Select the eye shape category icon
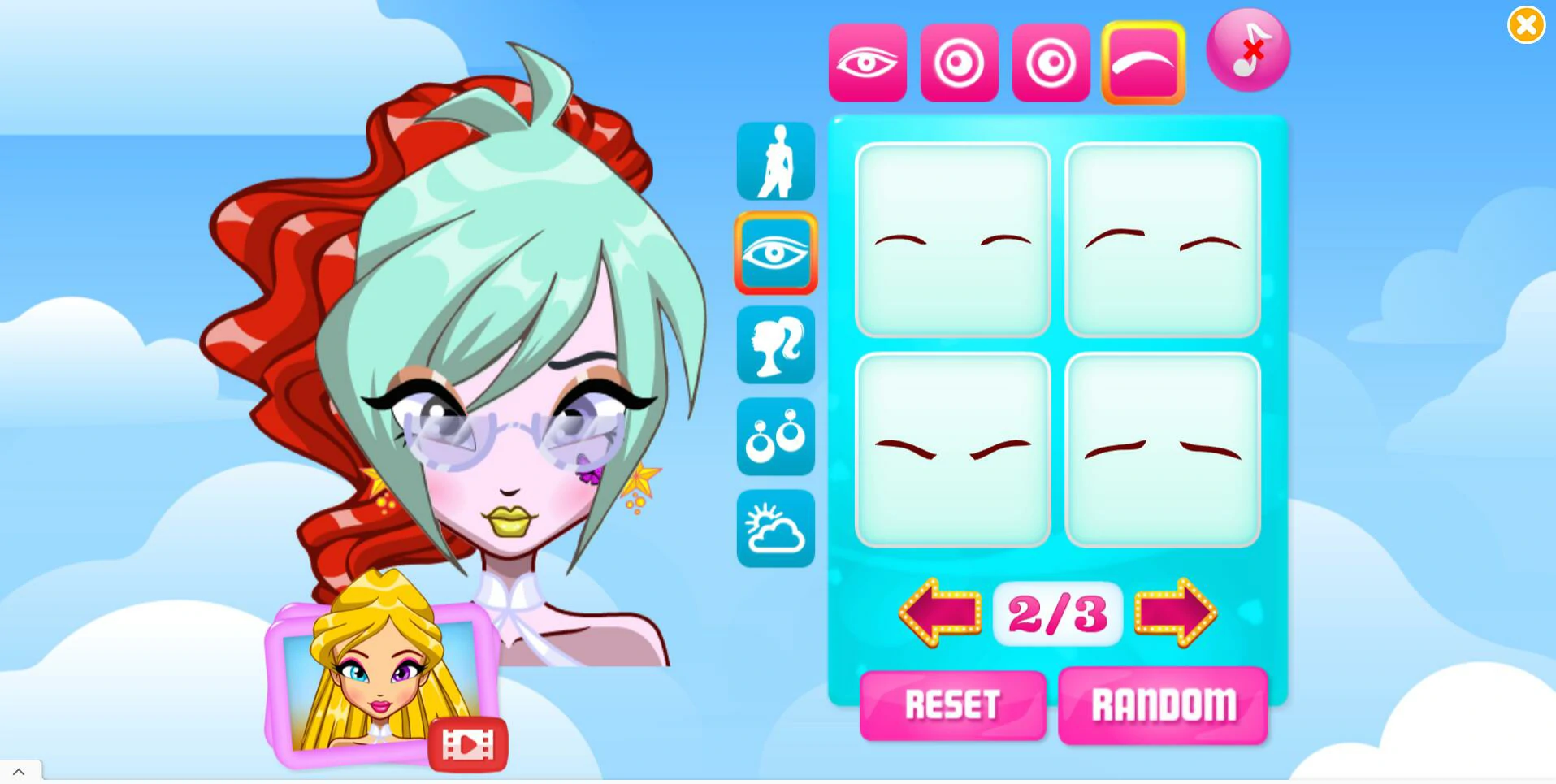Image resolution: width=1556 pixels, height=784 pixels. click(x=867, y=63)
